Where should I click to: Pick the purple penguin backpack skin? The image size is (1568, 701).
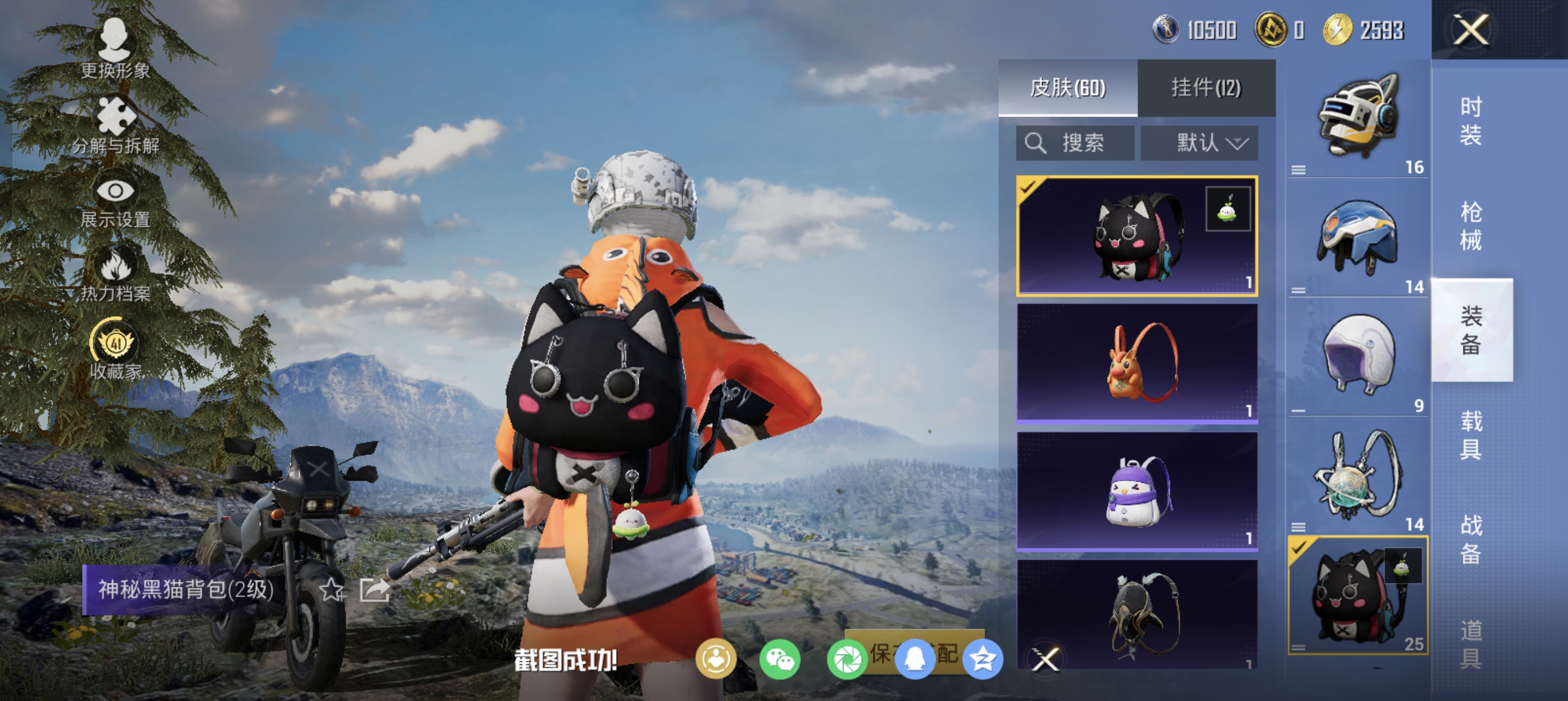pos(1137,491)
